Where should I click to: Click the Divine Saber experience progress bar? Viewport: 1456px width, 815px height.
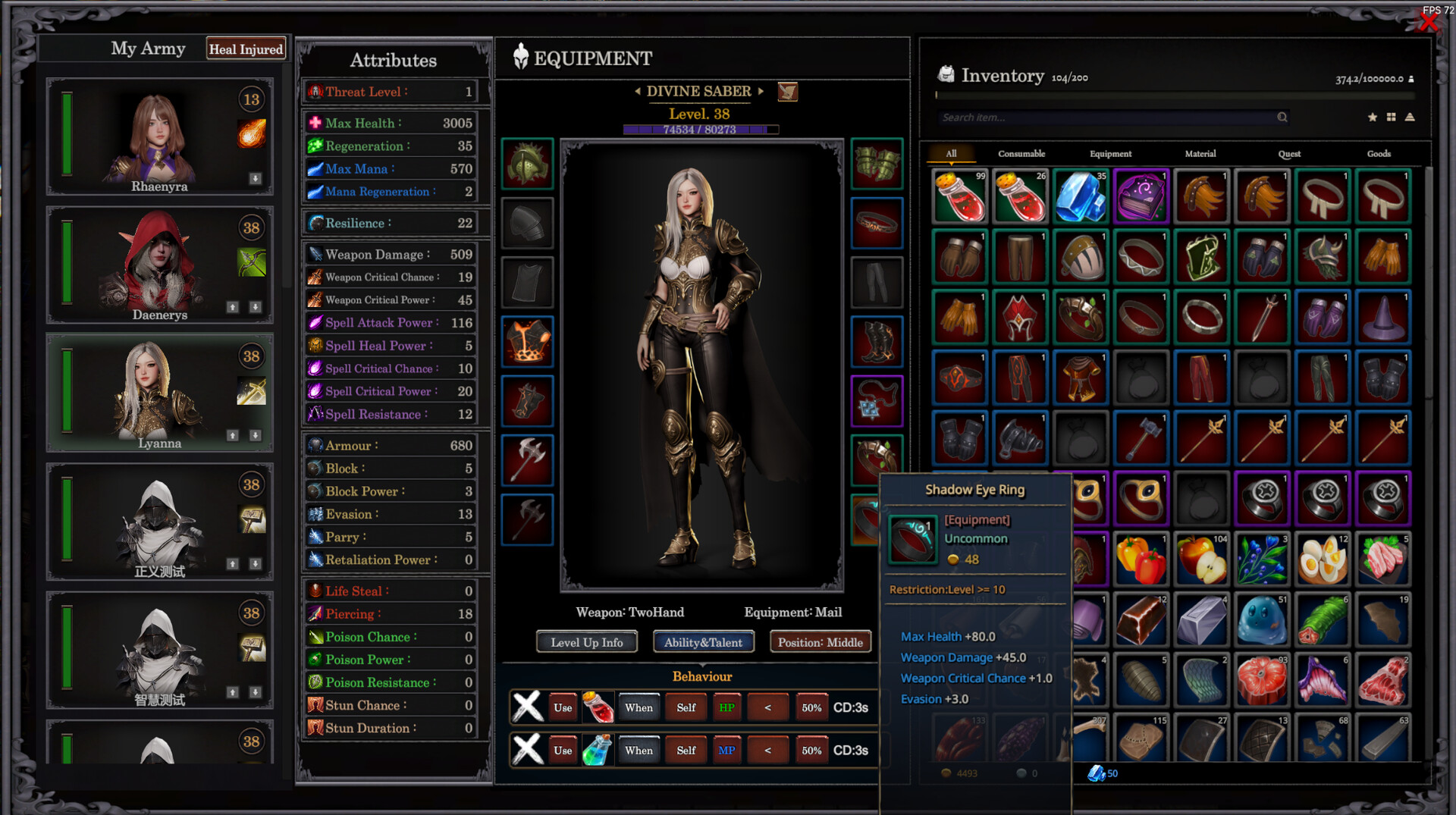701,129
